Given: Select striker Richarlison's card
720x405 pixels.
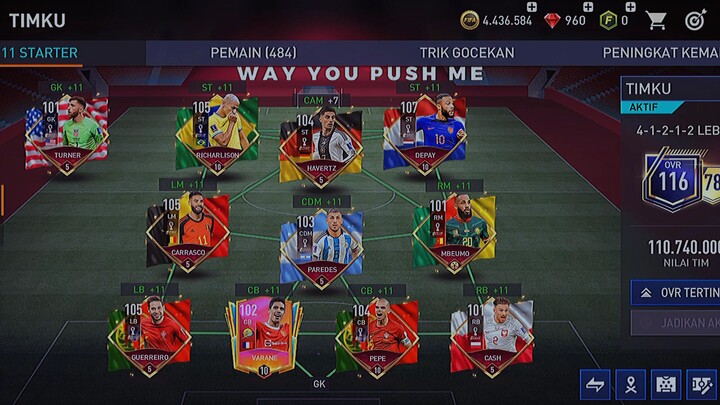Looking at the screenshot, I should tap(216, 133).
